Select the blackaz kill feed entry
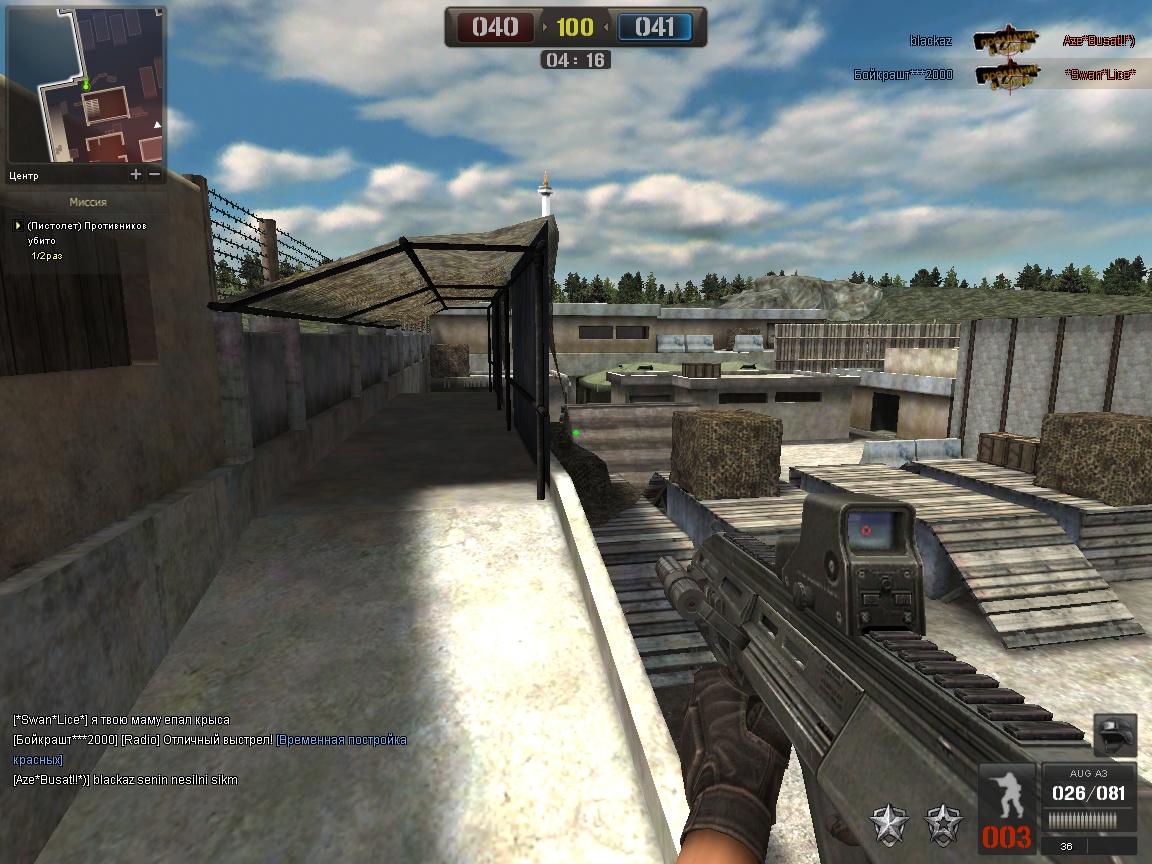The image size is (1152, 864). (1022, 41)
